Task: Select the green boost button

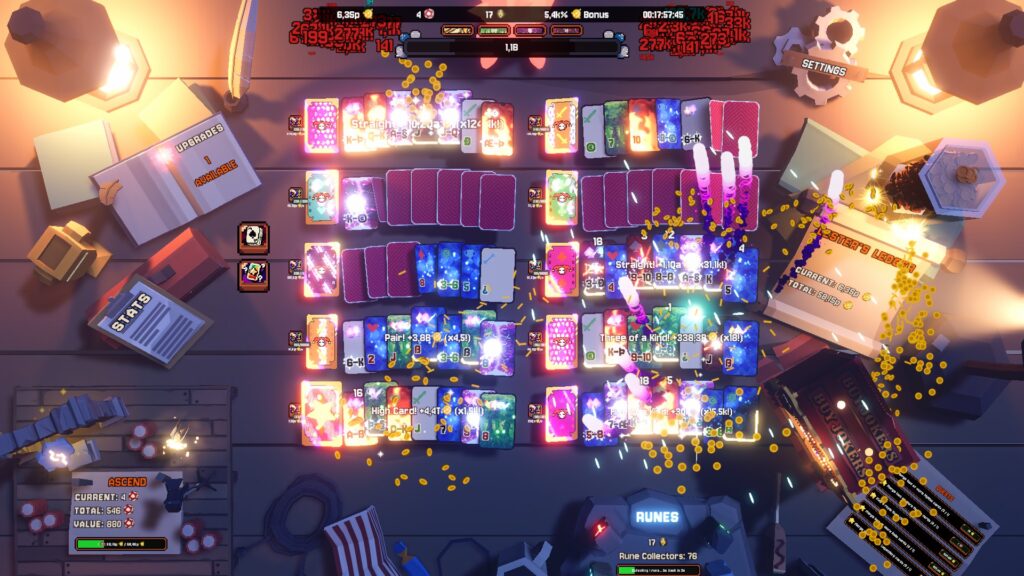Action: pyautogui.click(x=494, y=31)
